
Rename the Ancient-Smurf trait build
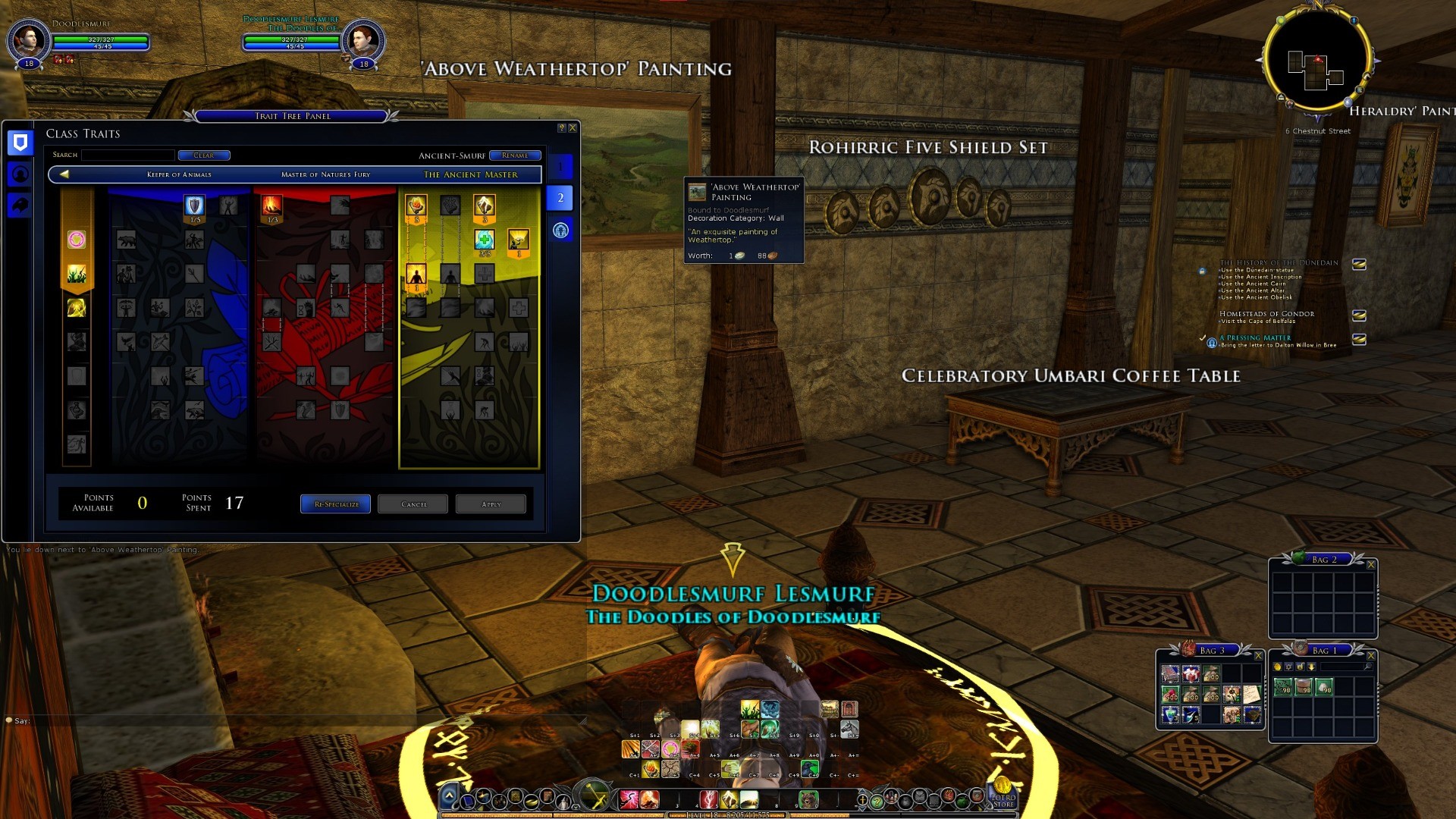pos(515,155)
